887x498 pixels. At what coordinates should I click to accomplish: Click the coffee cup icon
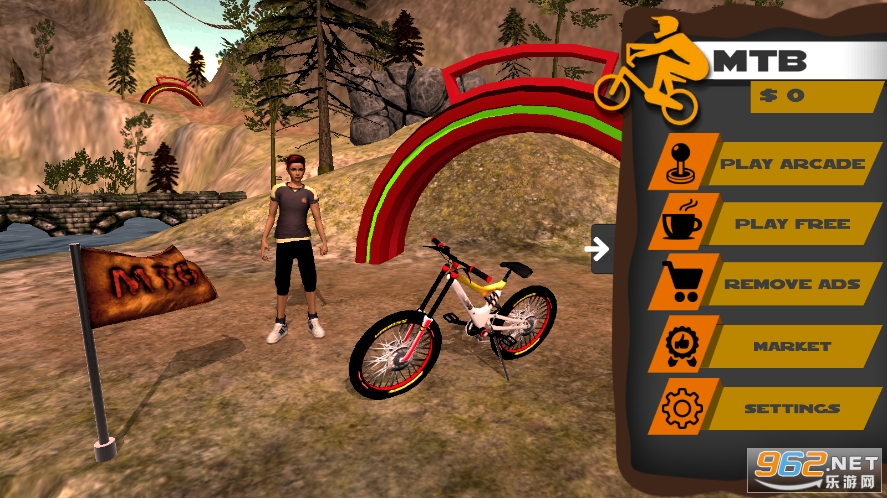tap(684, 223)
